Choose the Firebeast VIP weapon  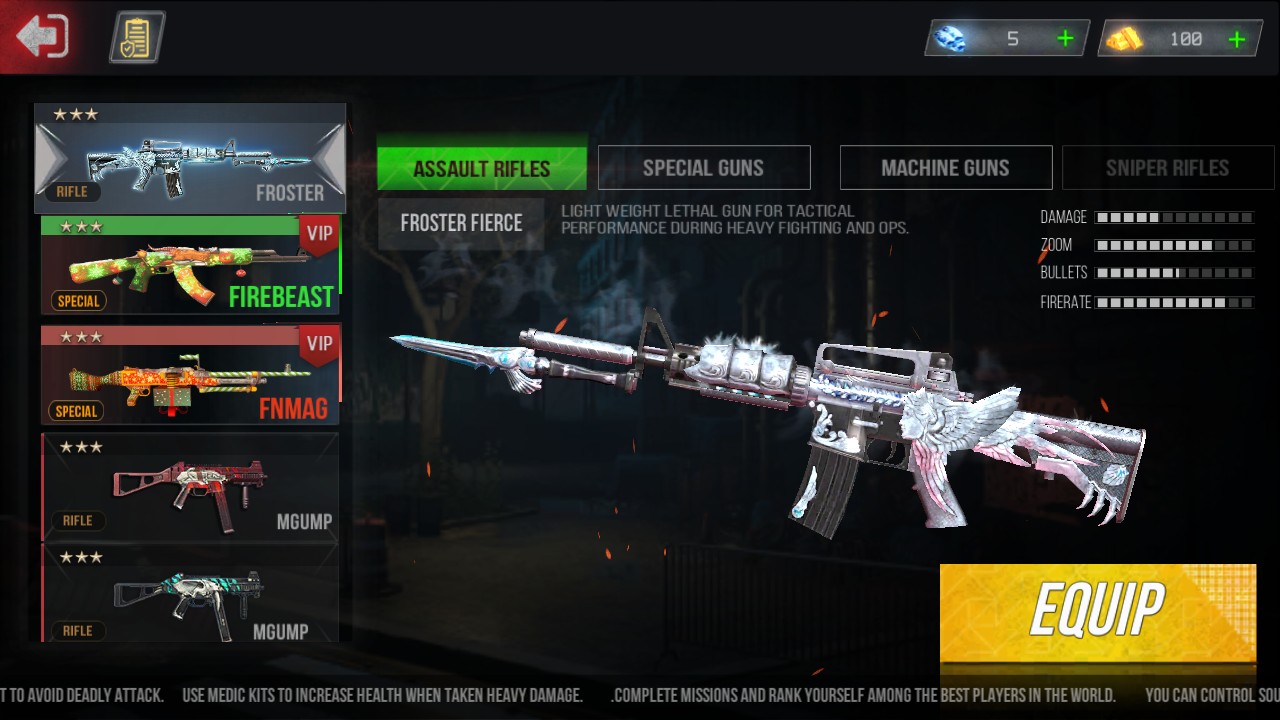[190, 266]
